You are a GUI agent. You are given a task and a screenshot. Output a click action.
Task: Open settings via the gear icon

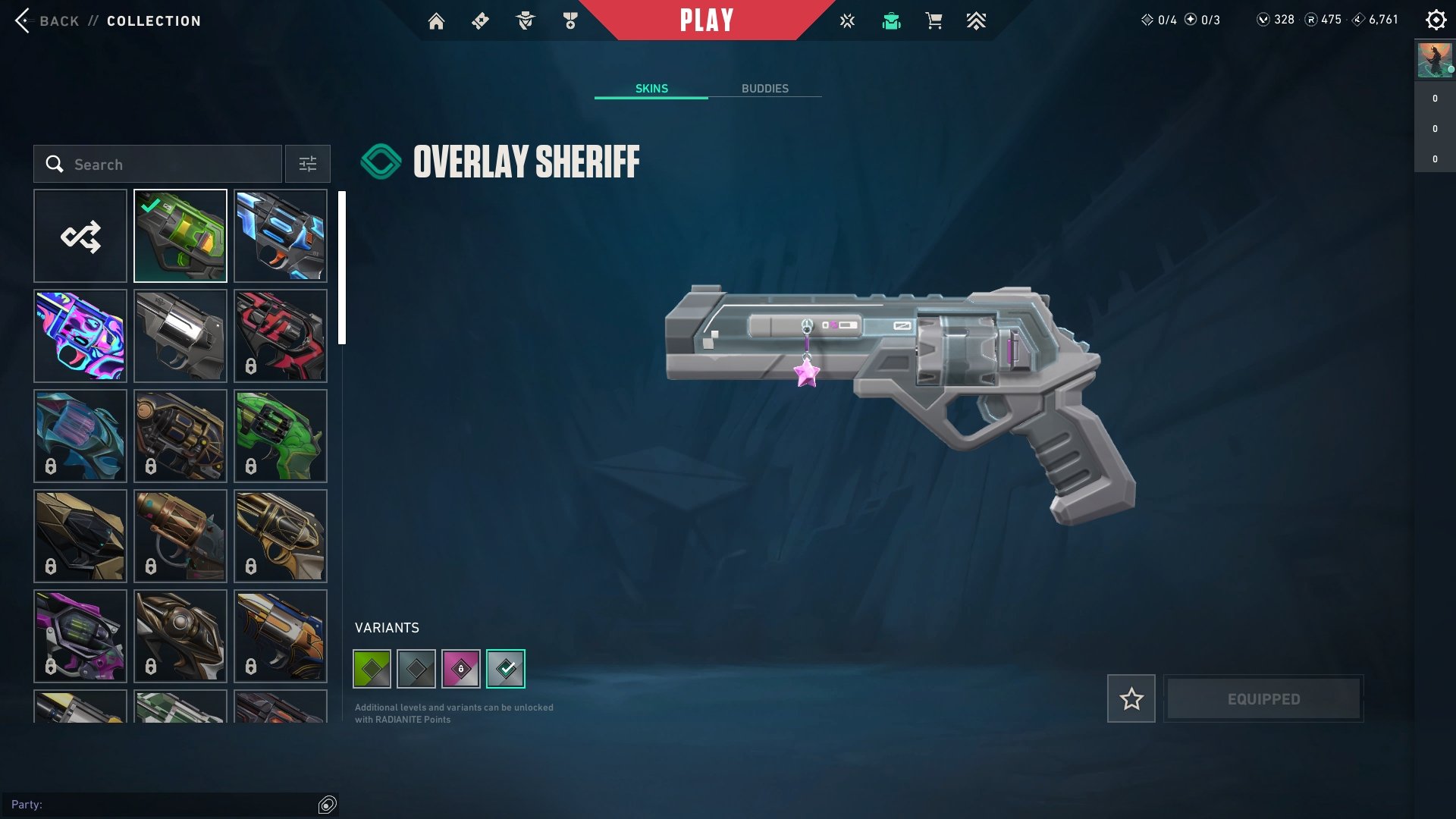[x=1436, y=20]
